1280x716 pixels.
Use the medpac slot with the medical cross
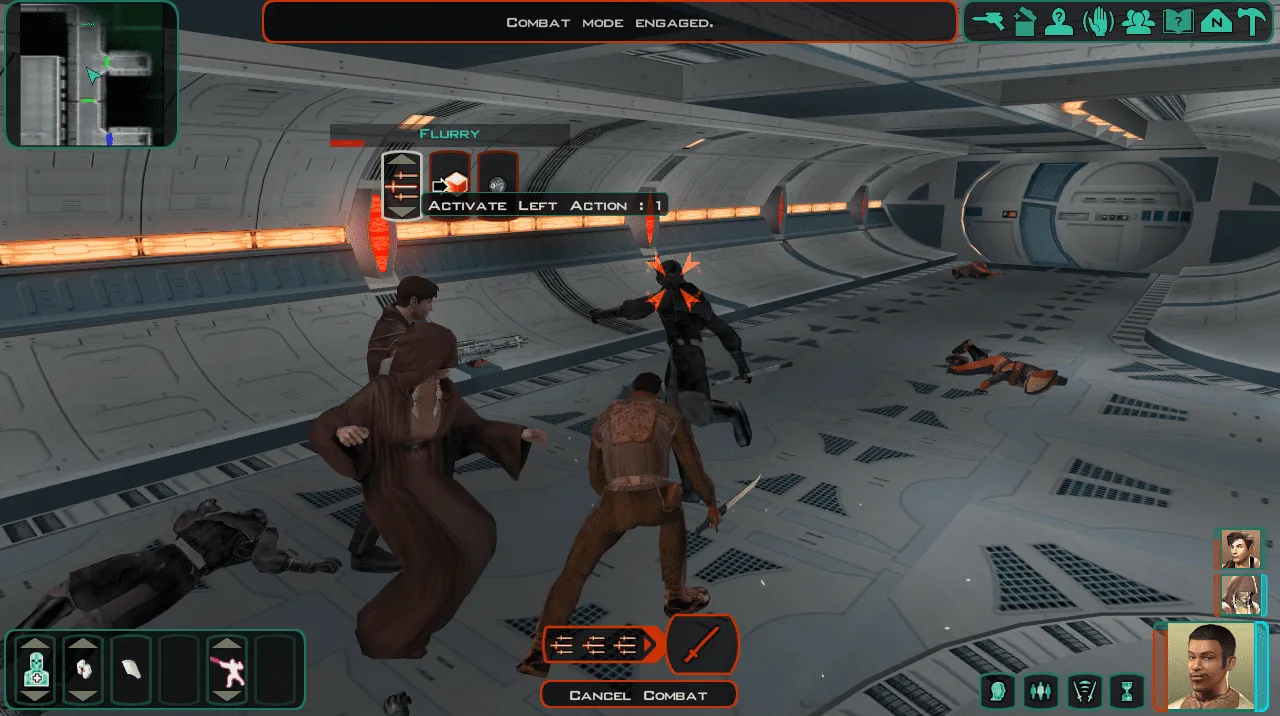coord(36,669)
